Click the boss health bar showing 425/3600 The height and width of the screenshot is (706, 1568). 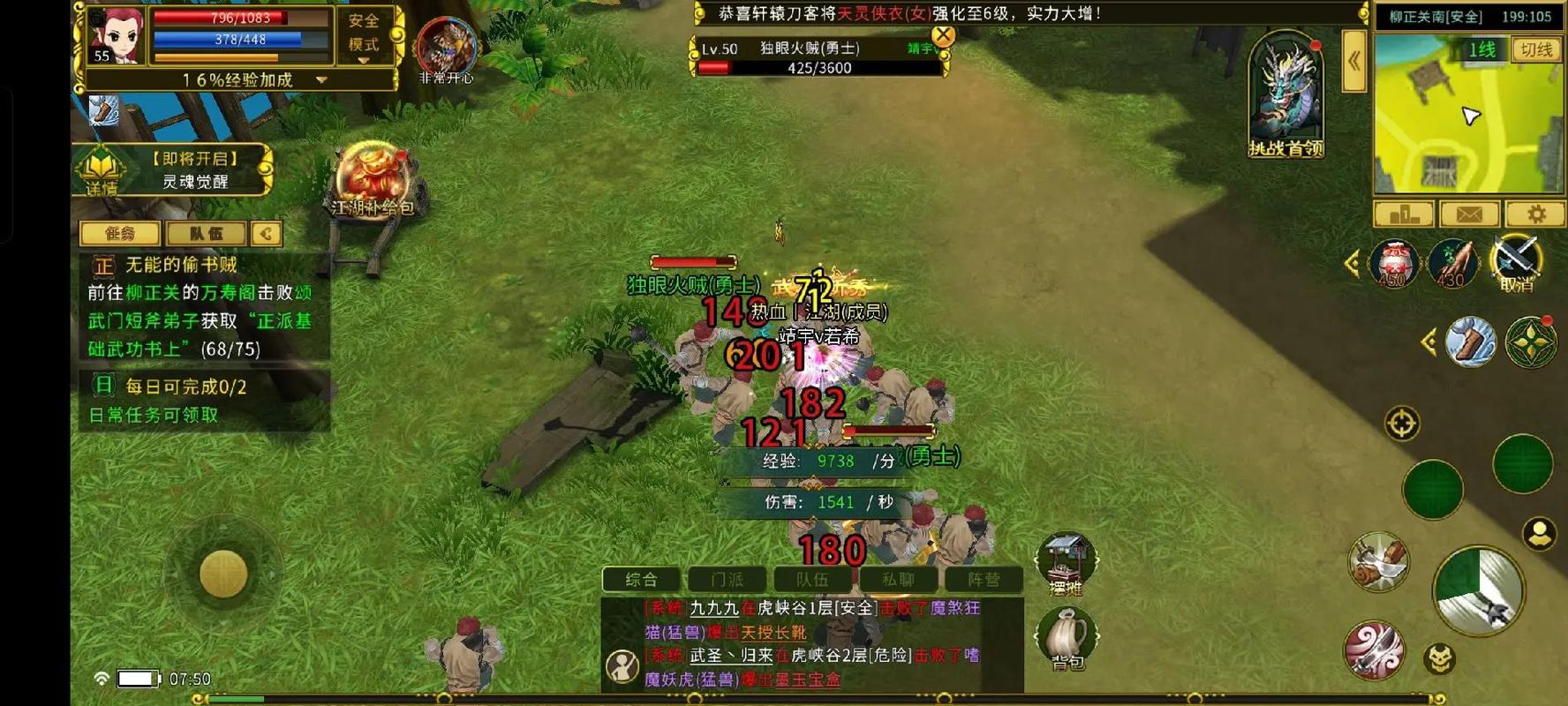821,68
